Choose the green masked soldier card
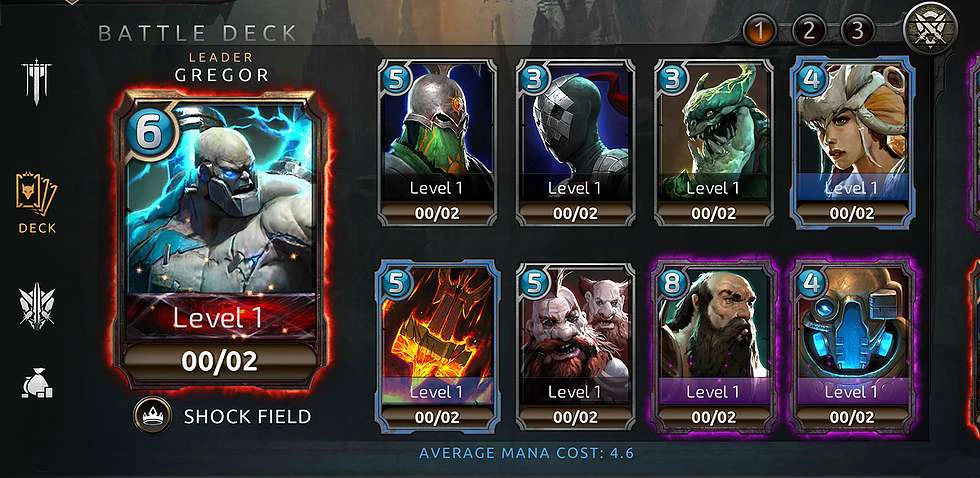 pyautogui.click(x=437, y=141)
